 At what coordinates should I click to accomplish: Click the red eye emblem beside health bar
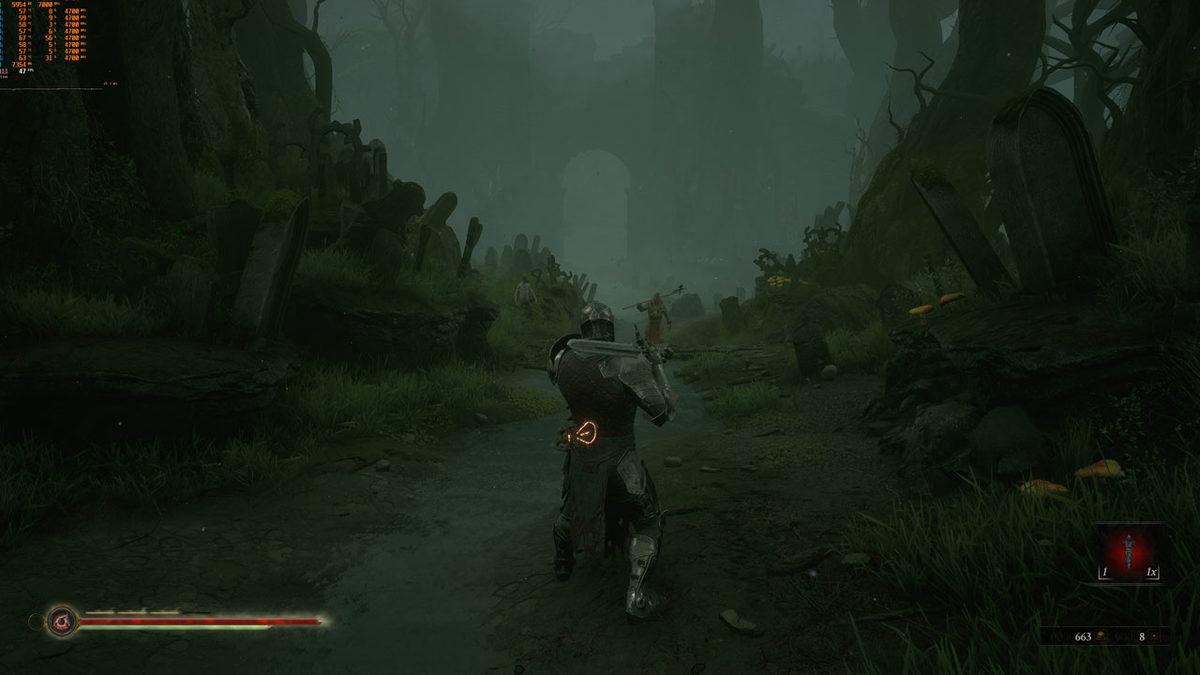62,620
